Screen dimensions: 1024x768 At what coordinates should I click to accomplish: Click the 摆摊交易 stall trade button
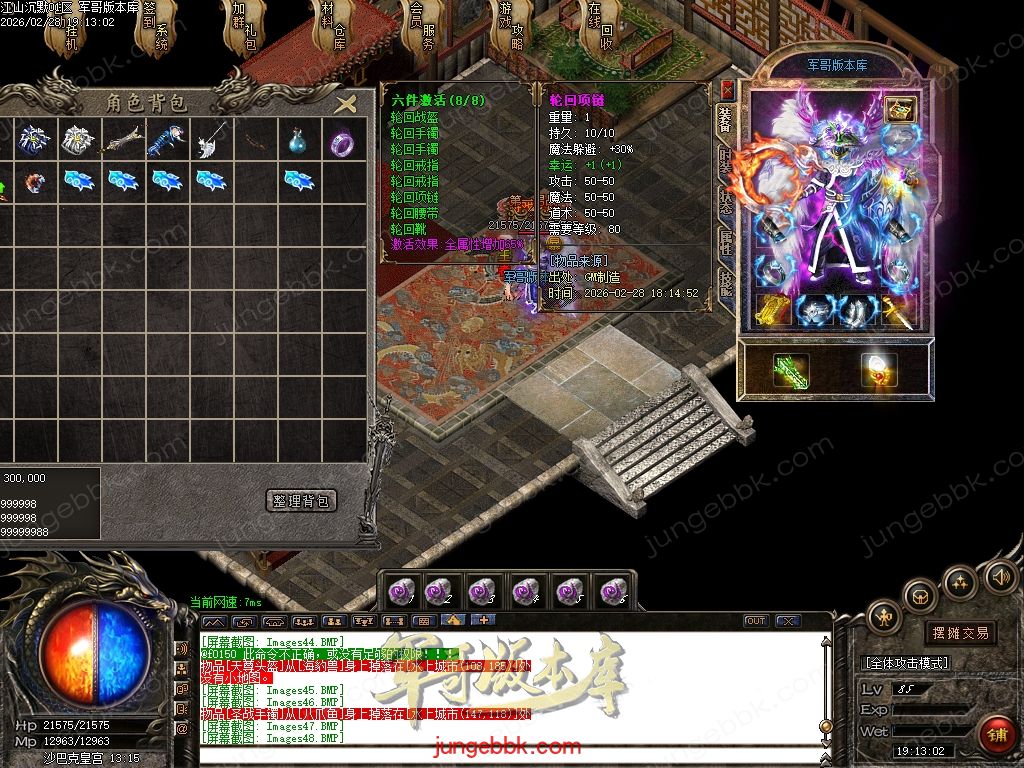[x=960, y=633]
